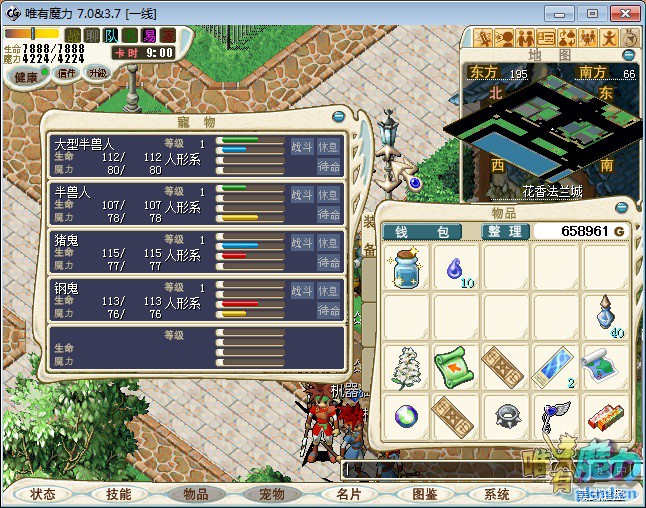Screen dimensions: 646x508
Task: Open the 图鉴 album menu
Action: tap(423, 494)
